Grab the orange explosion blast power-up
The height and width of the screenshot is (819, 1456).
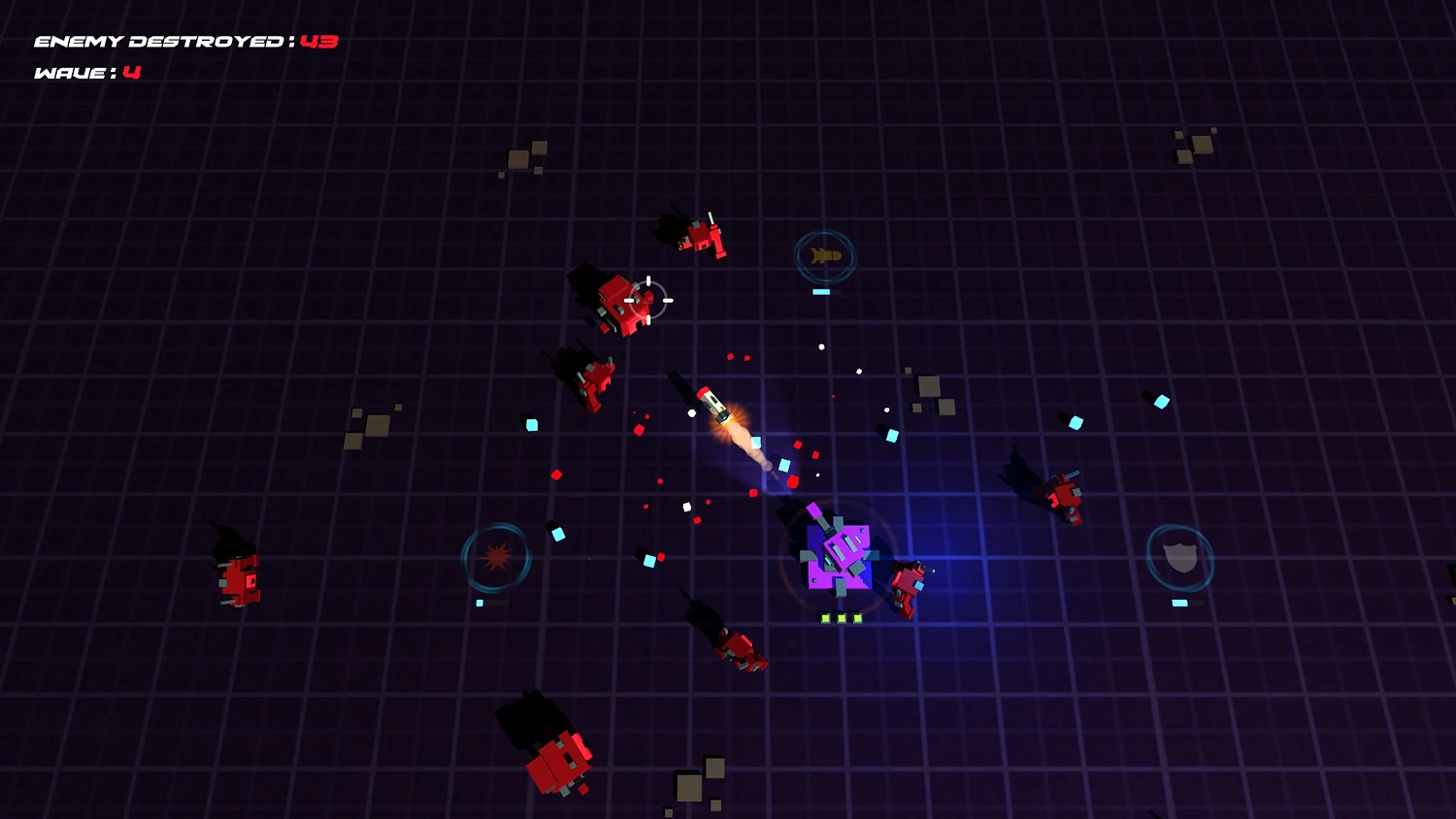point(496,556)
